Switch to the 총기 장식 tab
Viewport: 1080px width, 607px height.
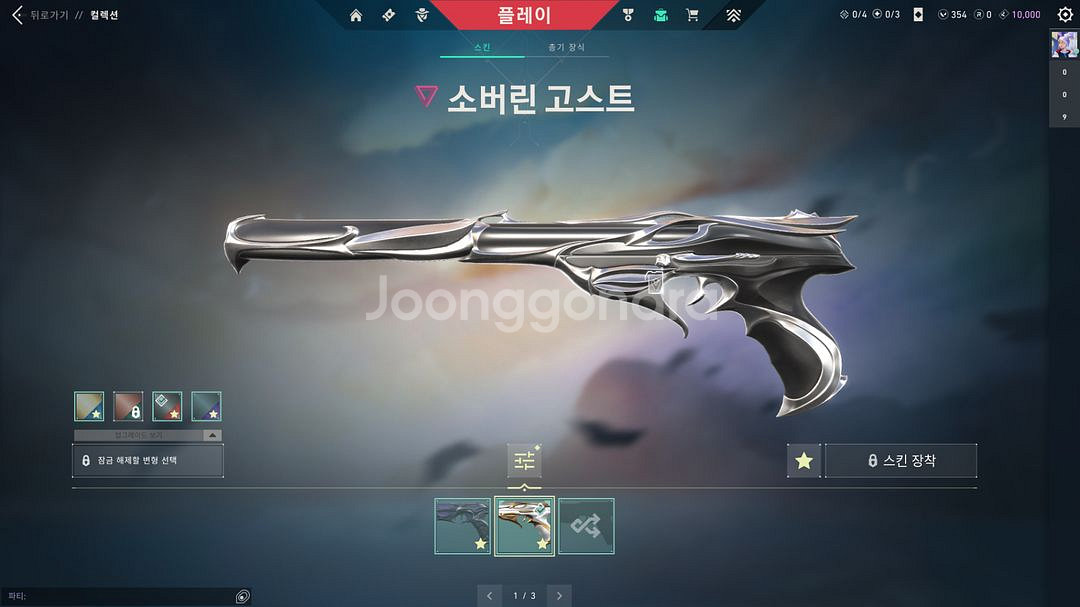click(566, 47)
